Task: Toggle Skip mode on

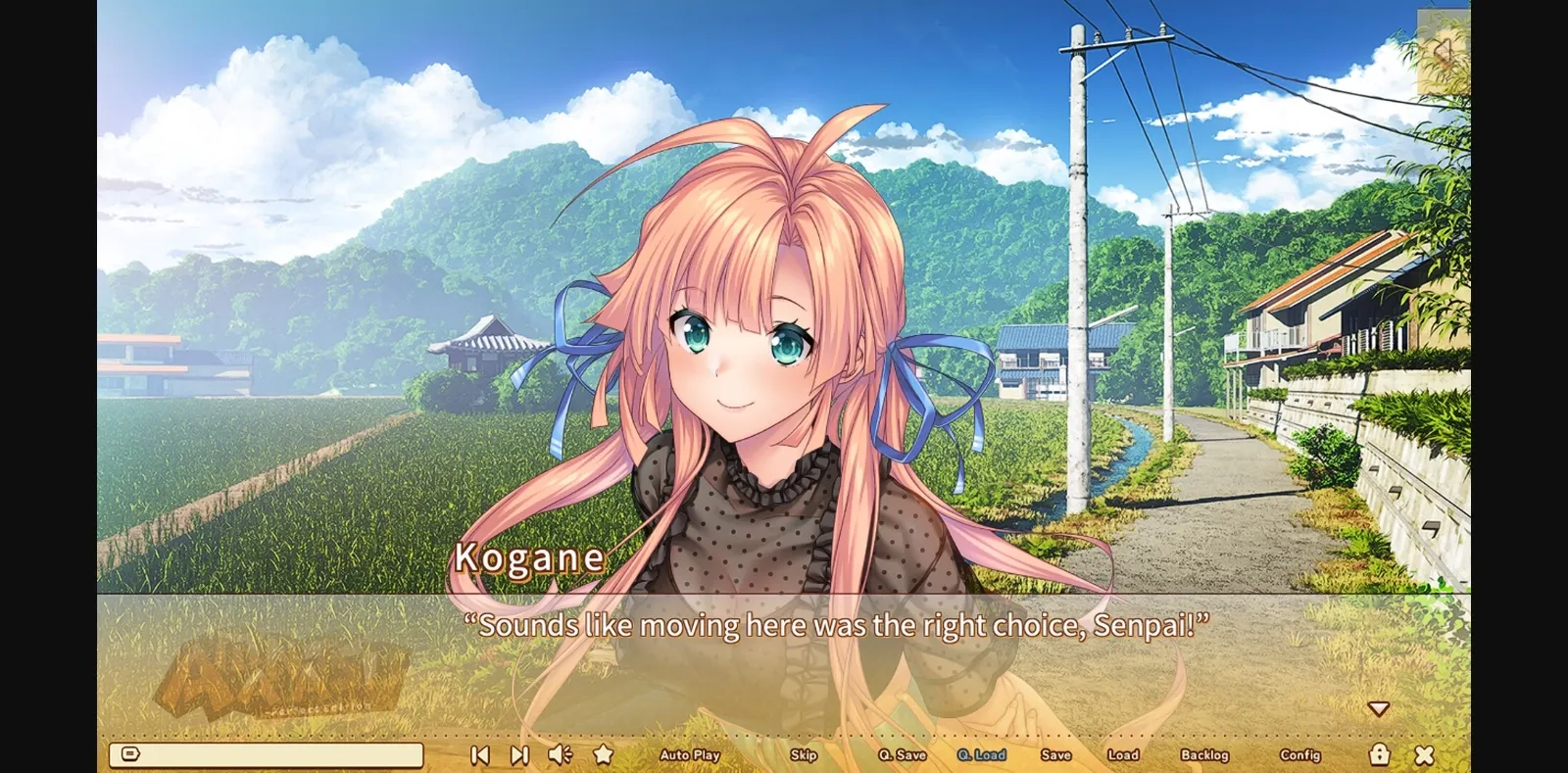Action: click(803, 754)
